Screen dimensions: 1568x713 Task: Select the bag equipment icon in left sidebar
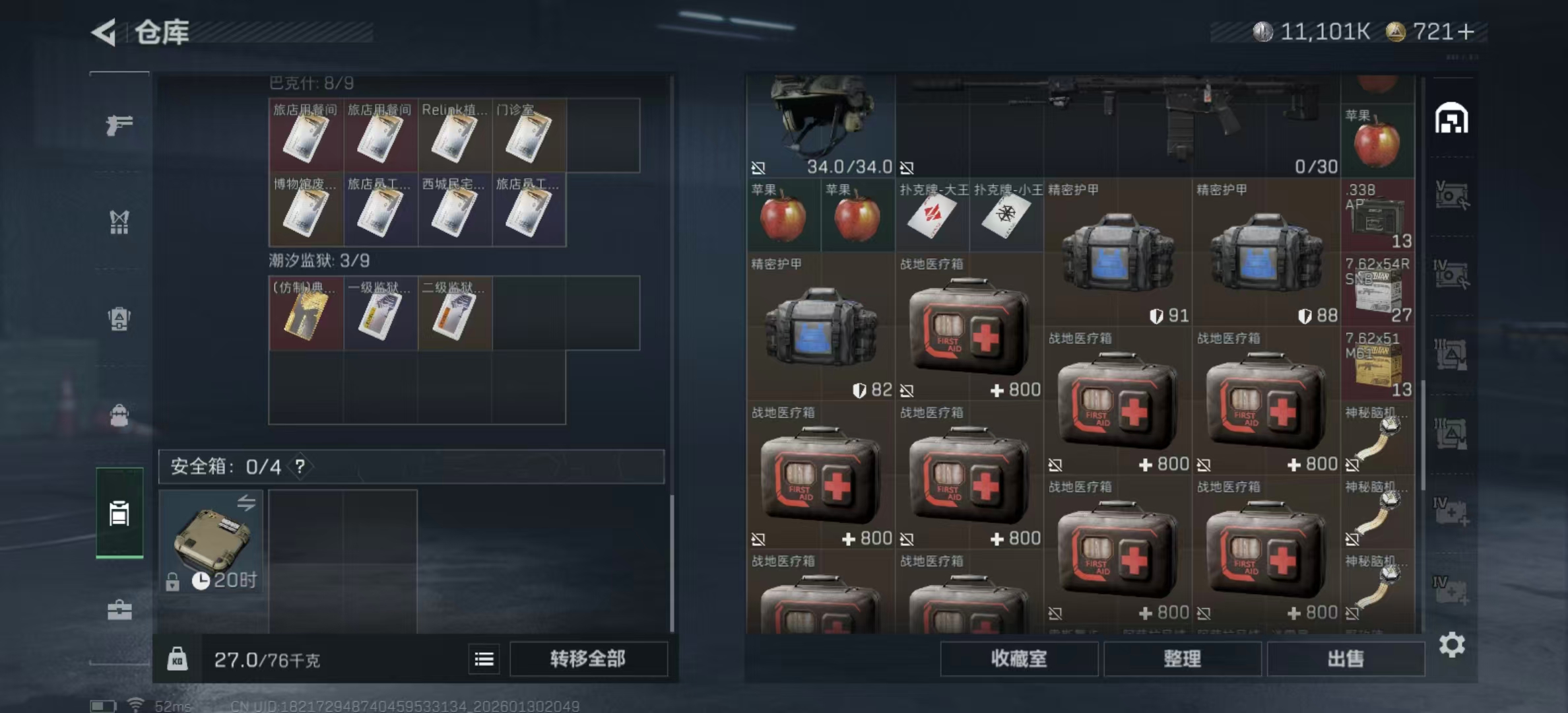click(119, 415)
